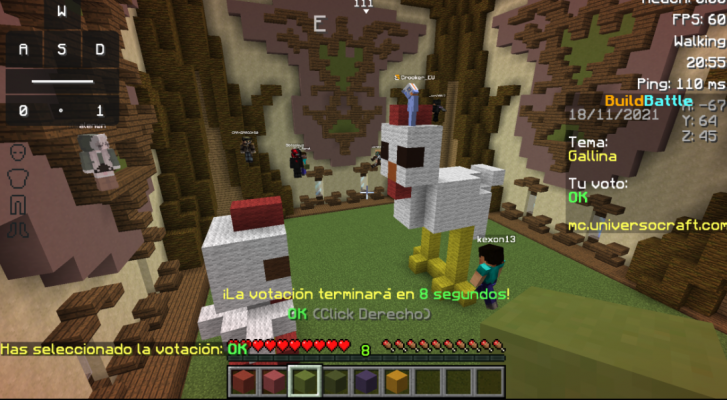Pick the purple block in the hotbar

pos(365,380)
